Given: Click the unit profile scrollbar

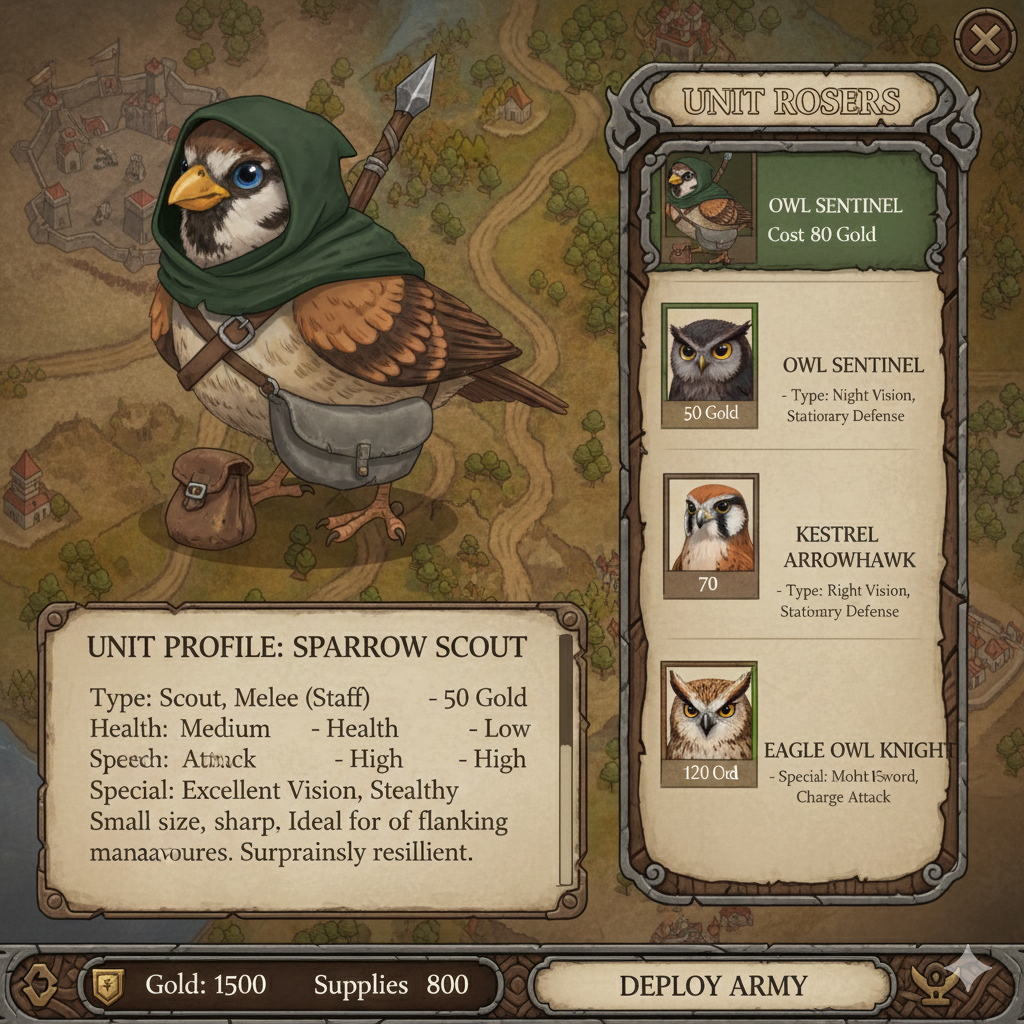Looking at the screenshot, I should point(565,760).
